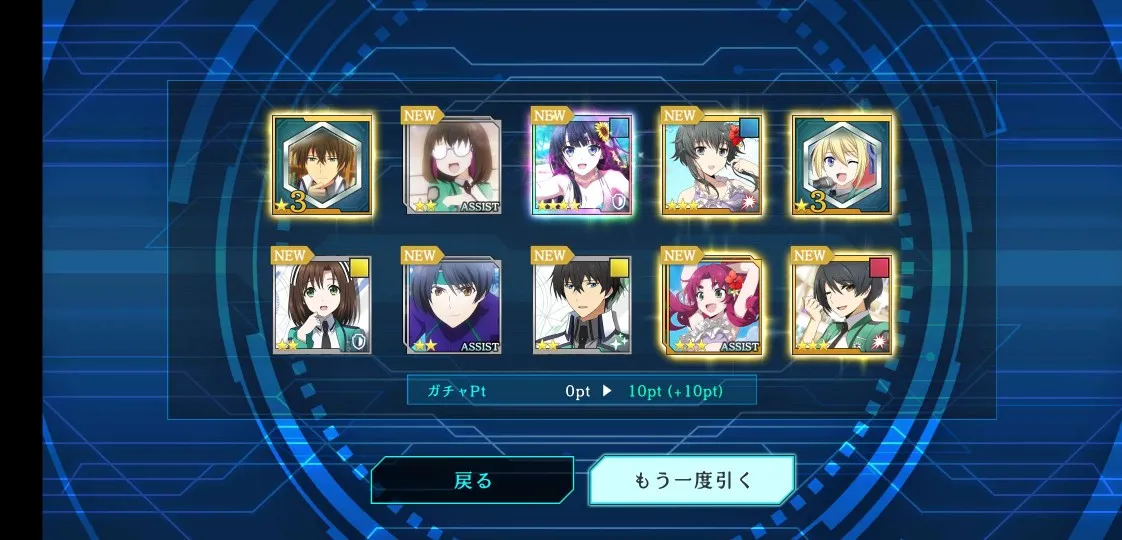
Task: Select the brown-haired boy ★3 hexagon card
Action: coord(322,165)
